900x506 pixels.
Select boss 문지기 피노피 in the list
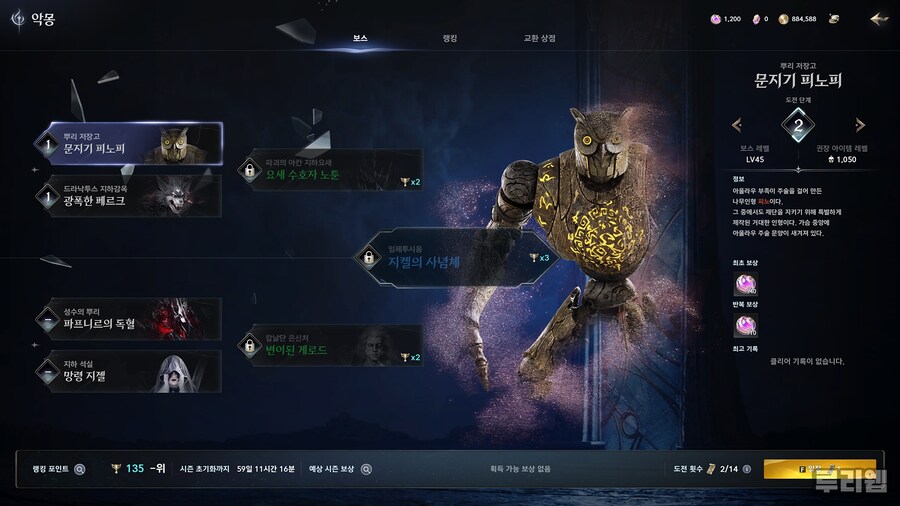point(128,143)
